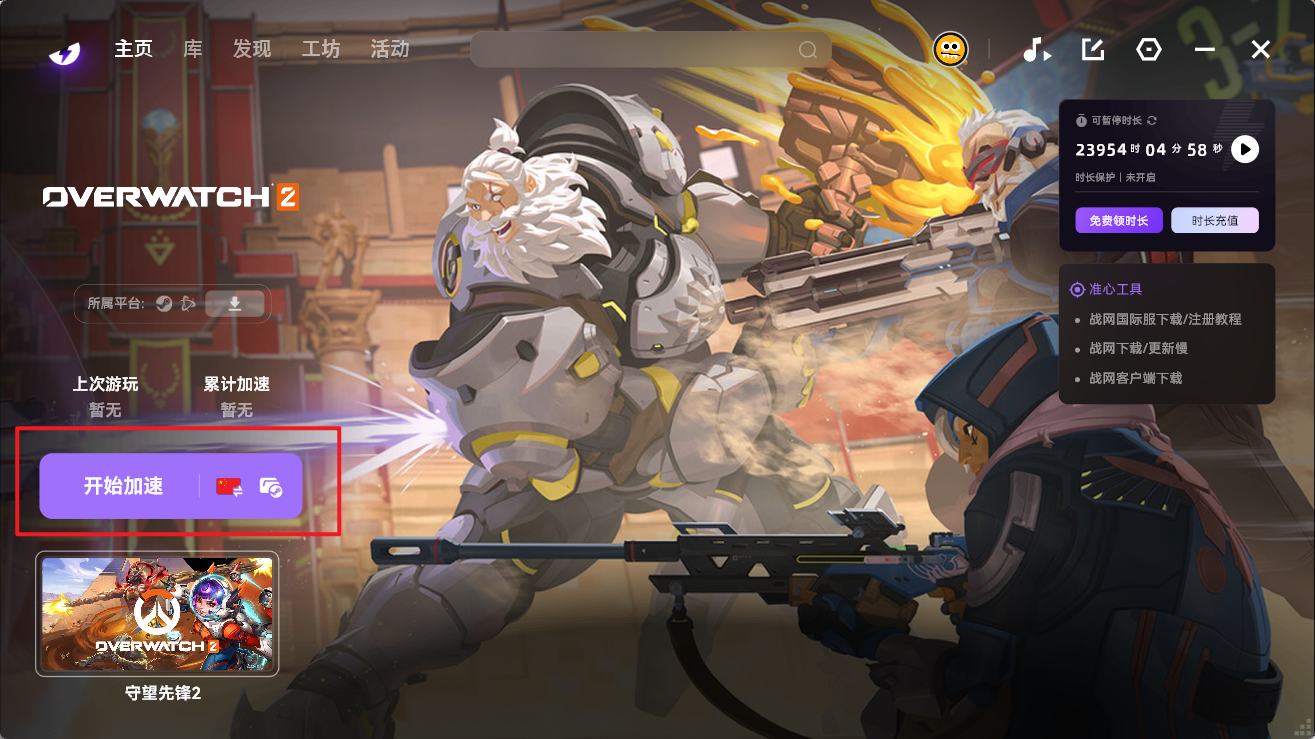This screenshot has width=1315, height=739.
Task: Open the 准心工具 crosshair tool
Action: click(1114, 289)
